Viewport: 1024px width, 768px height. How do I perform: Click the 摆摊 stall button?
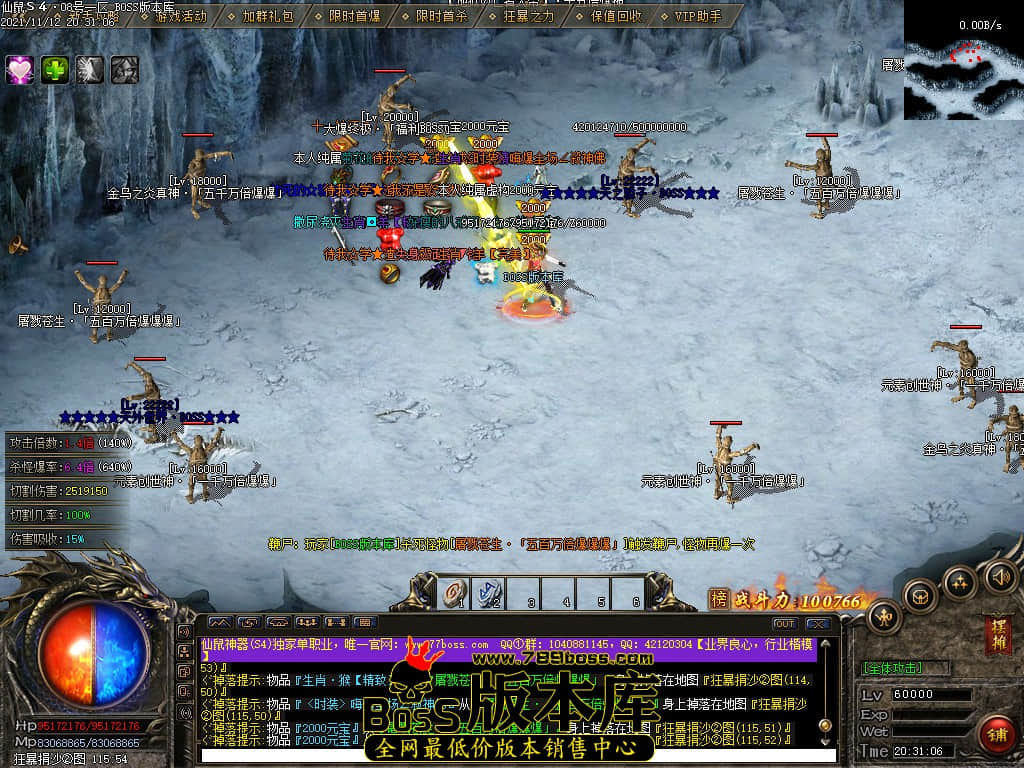click(x=997, y=634)
